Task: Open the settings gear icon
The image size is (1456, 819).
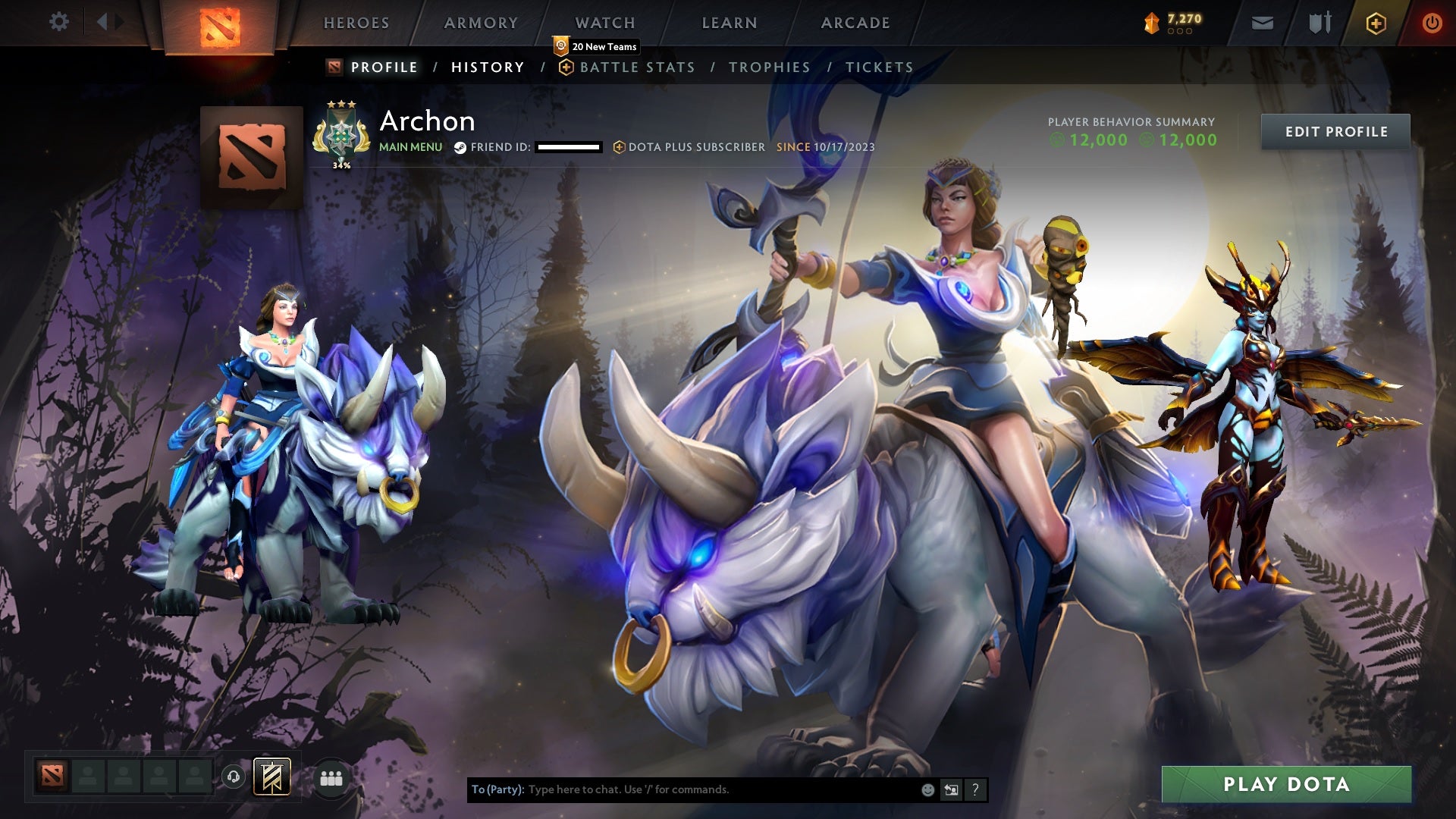Action: coord(59,22)
